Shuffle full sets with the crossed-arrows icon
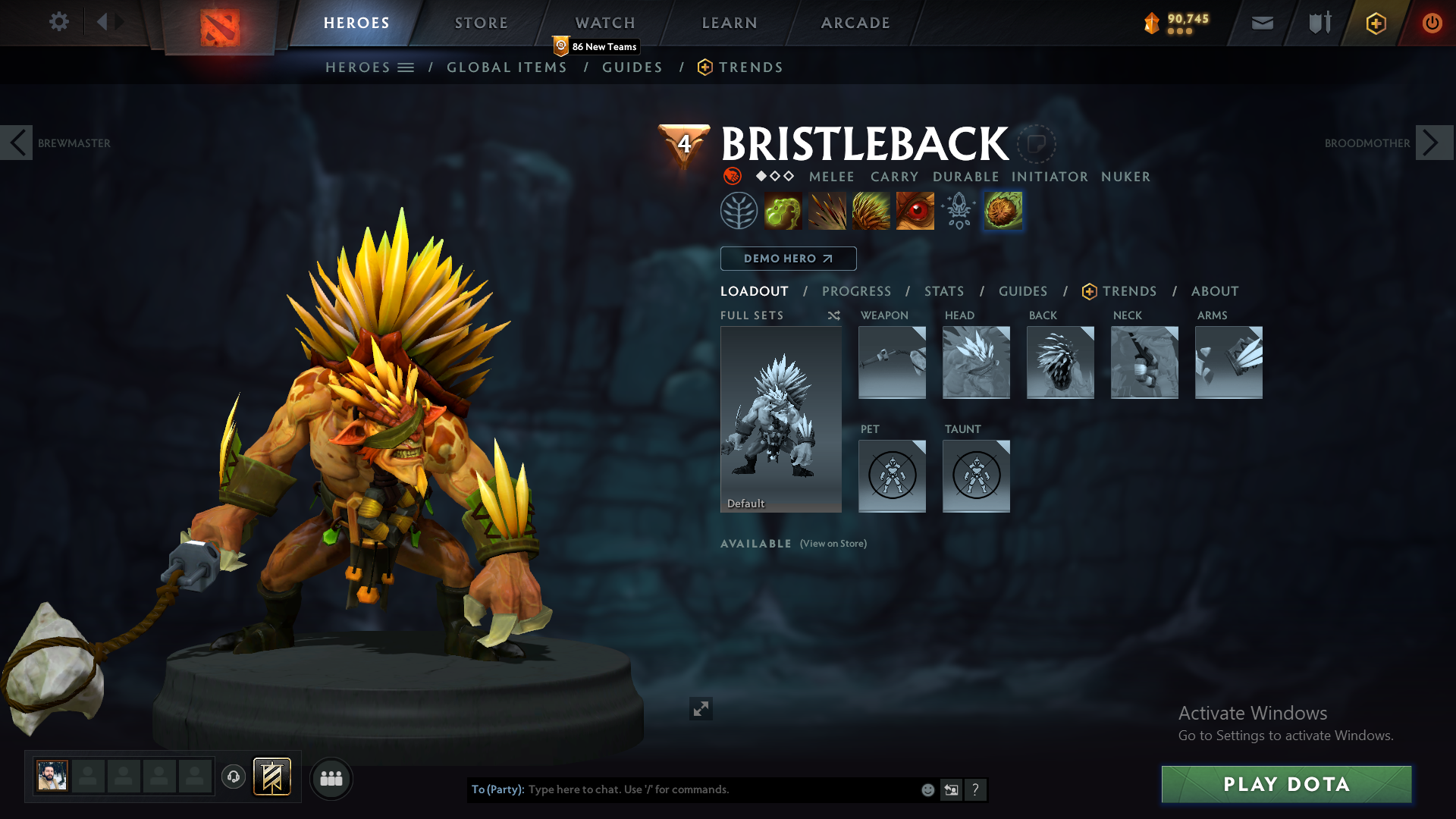 coord(833,315)
